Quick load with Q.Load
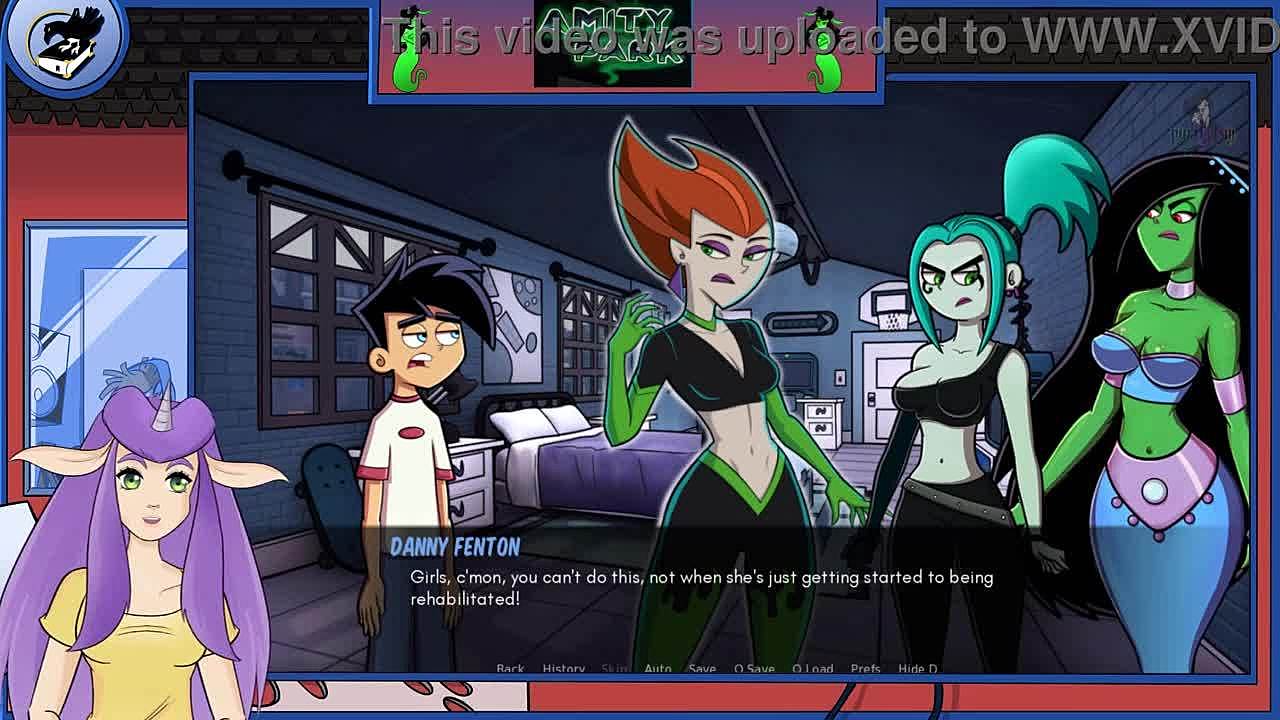This screenshot has width=1280, height=720. coord(812,668)
